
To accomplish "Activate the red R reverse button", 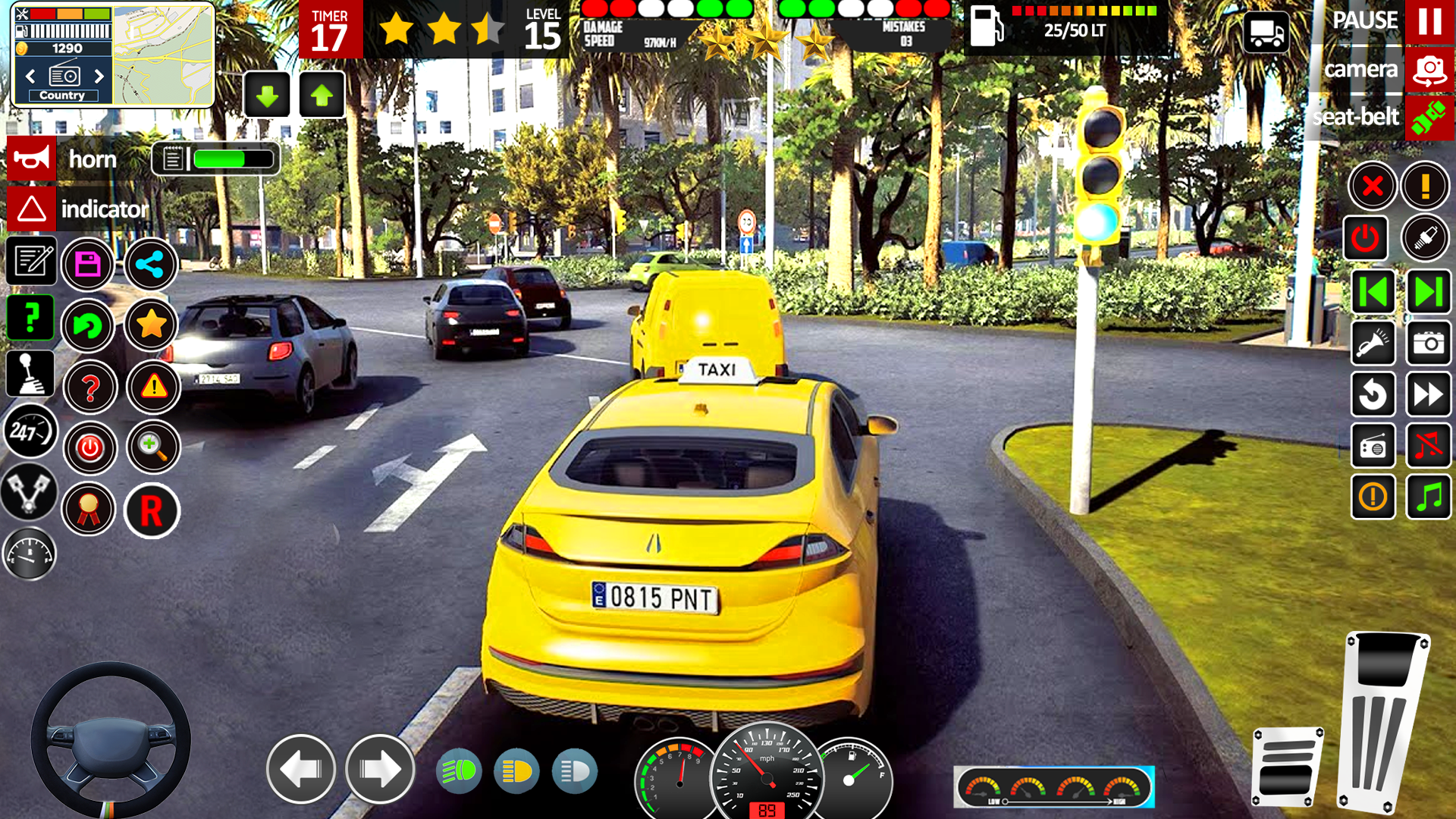I will click(152, 511).
